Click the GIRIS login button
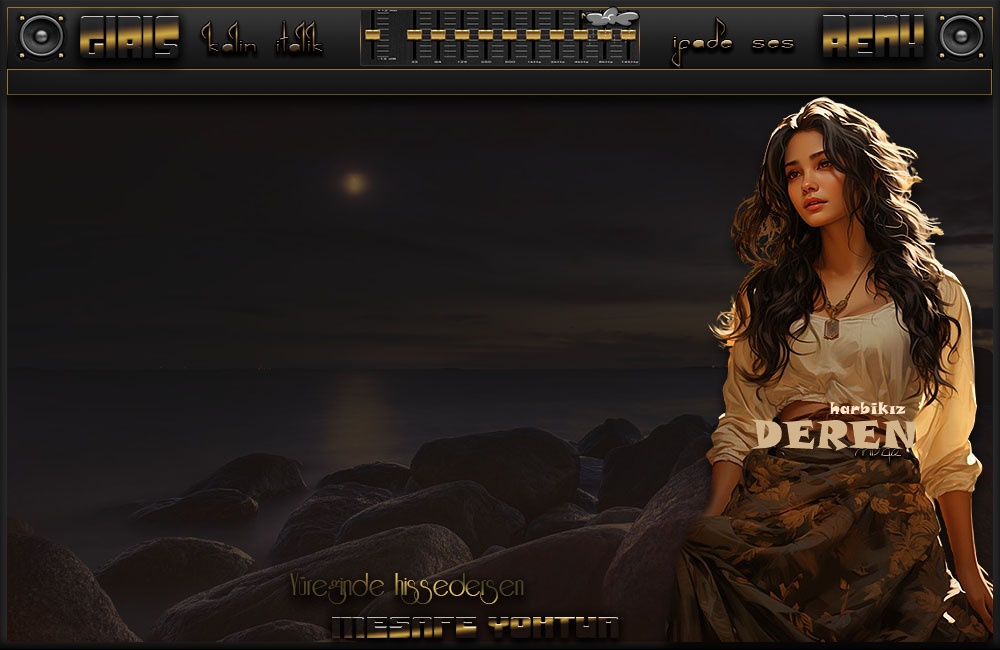Screen dimensions: 1000x650 pyautogui.click(x=129, y=39)
